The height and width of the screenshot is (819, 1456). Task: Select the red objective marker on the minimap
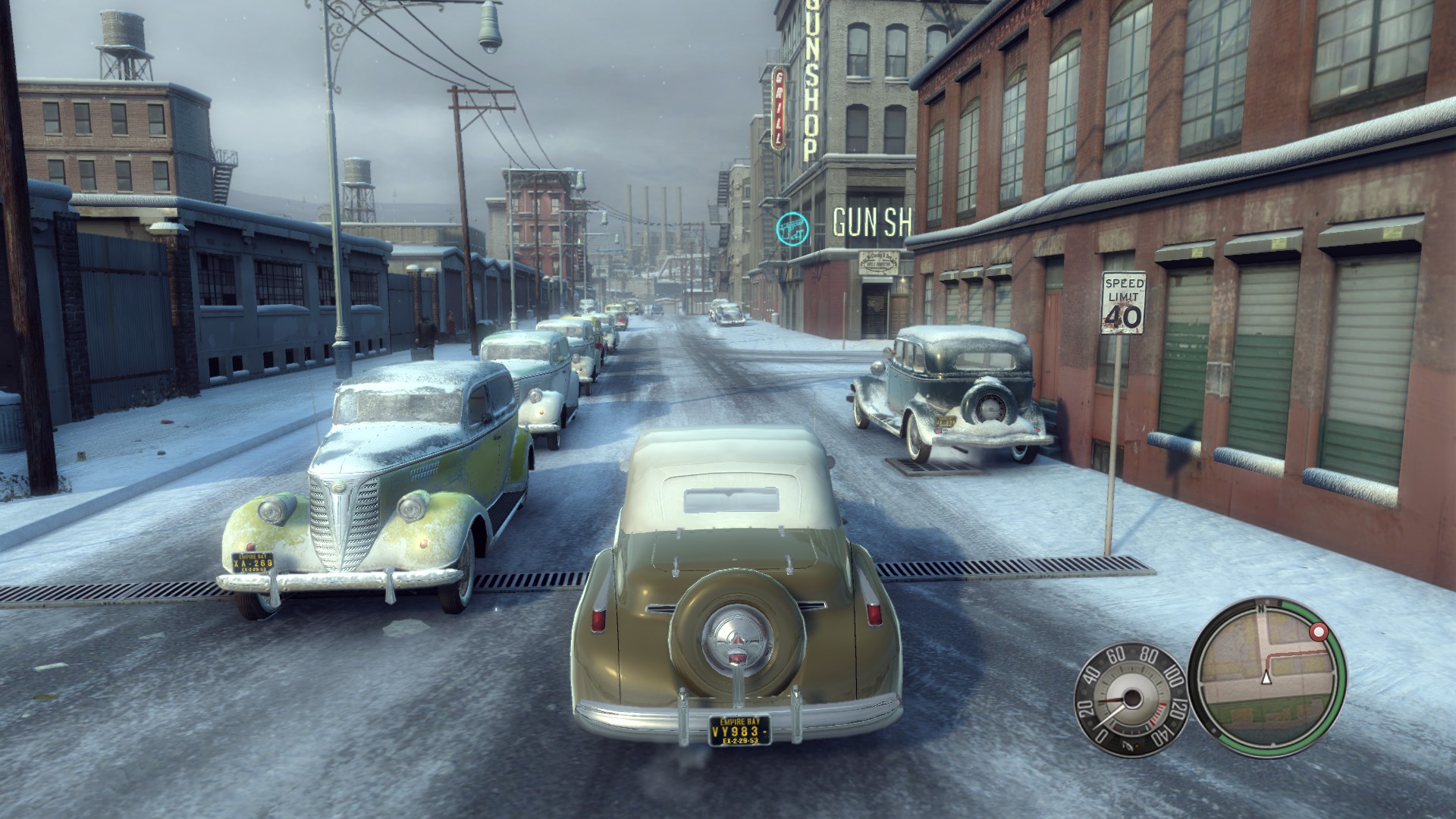pos(1319,631)
